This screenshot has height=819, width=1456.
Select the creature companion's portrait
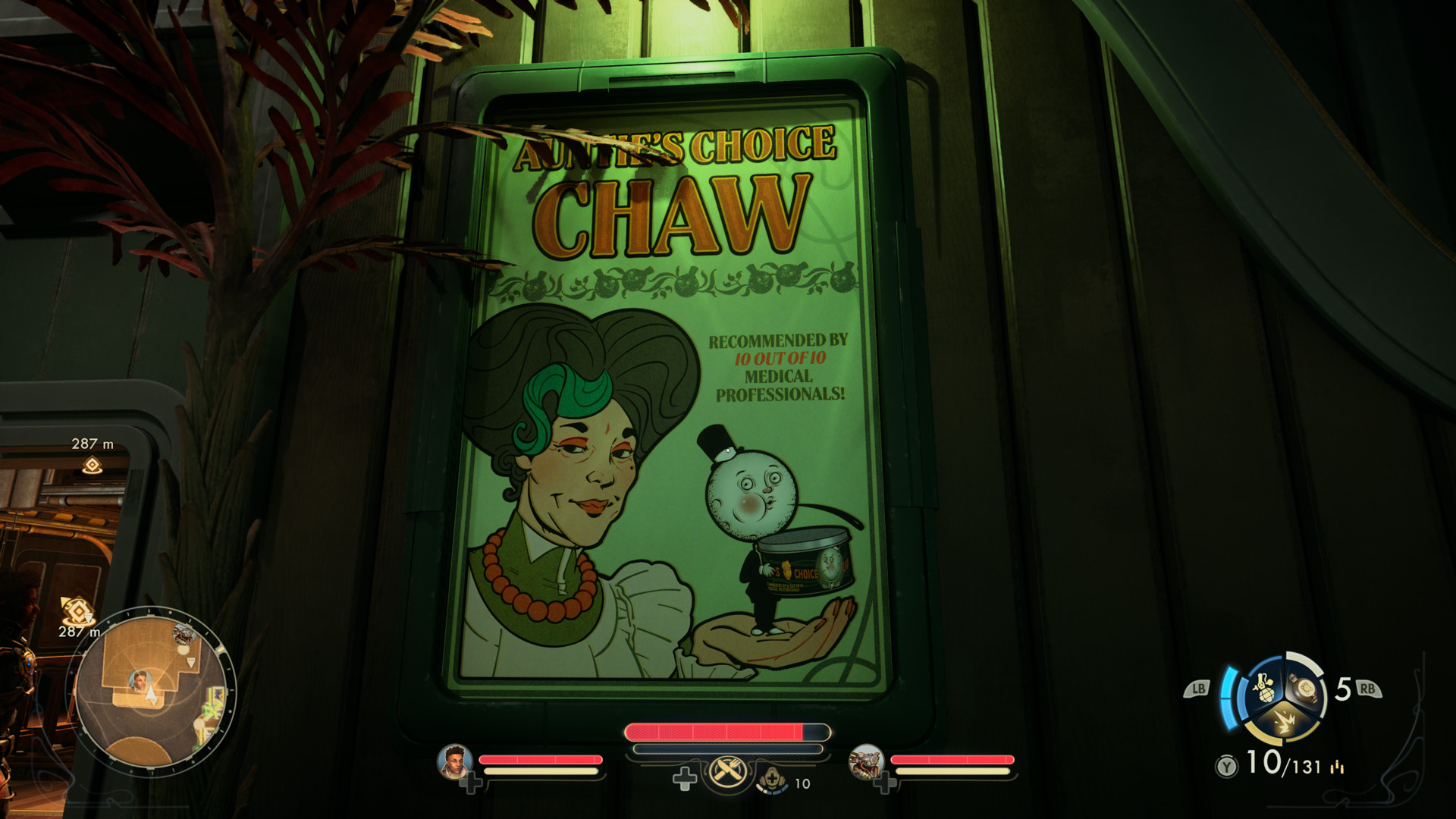[x=865, y=761]
